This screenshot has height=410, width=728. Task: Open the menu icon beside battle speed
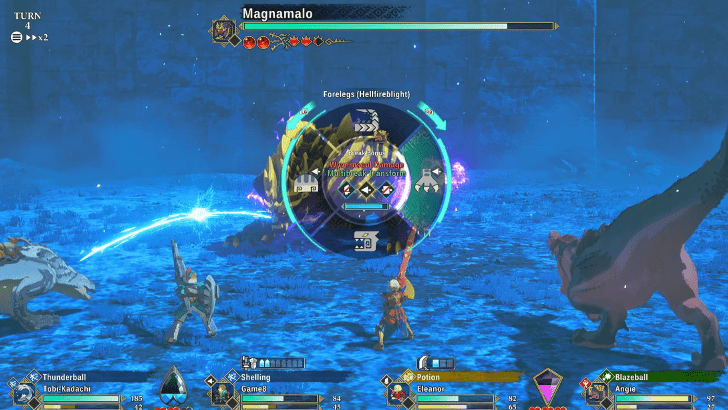[16, 37]
